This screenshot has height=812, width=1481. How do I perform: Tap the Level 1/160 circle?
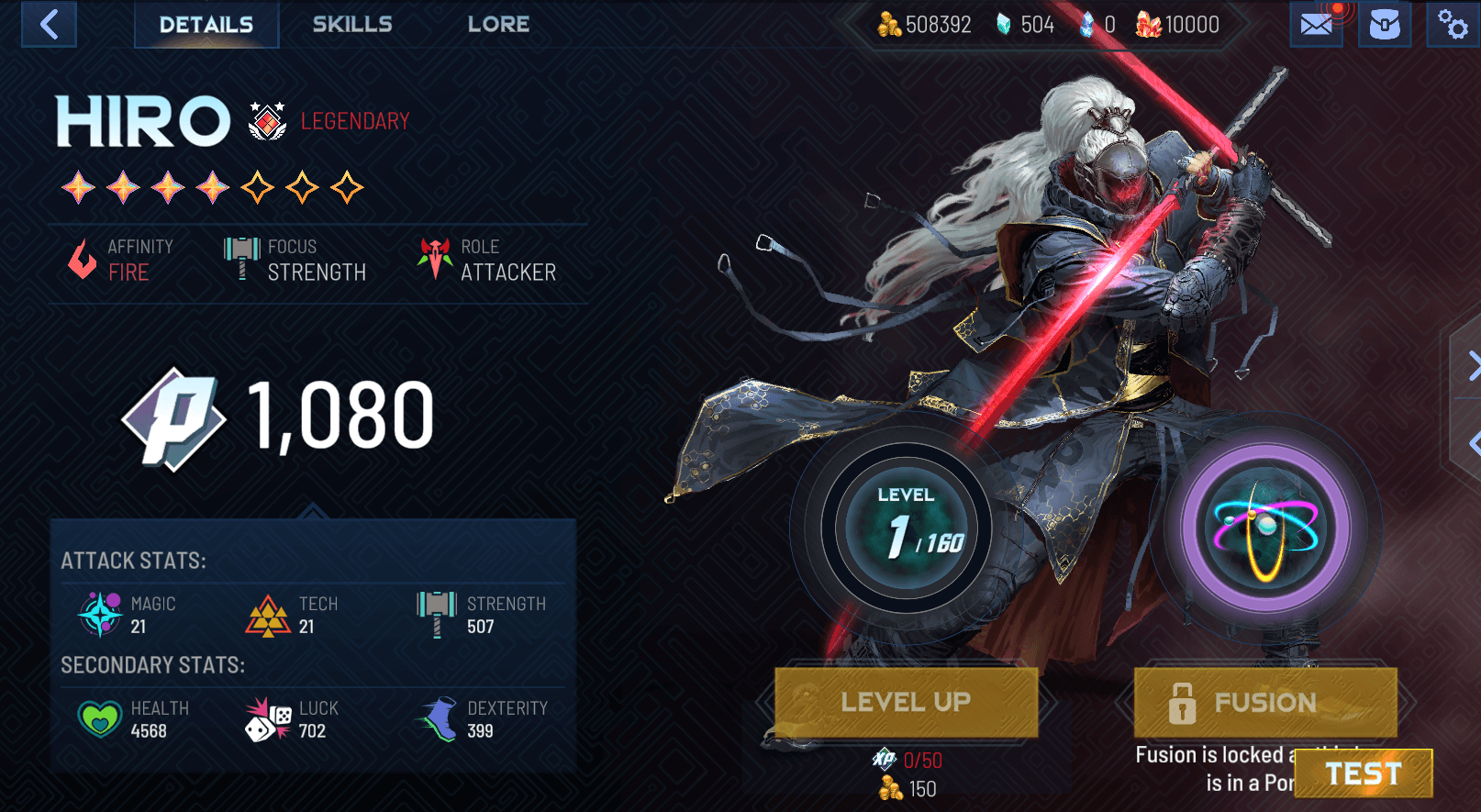click(907, 528)
